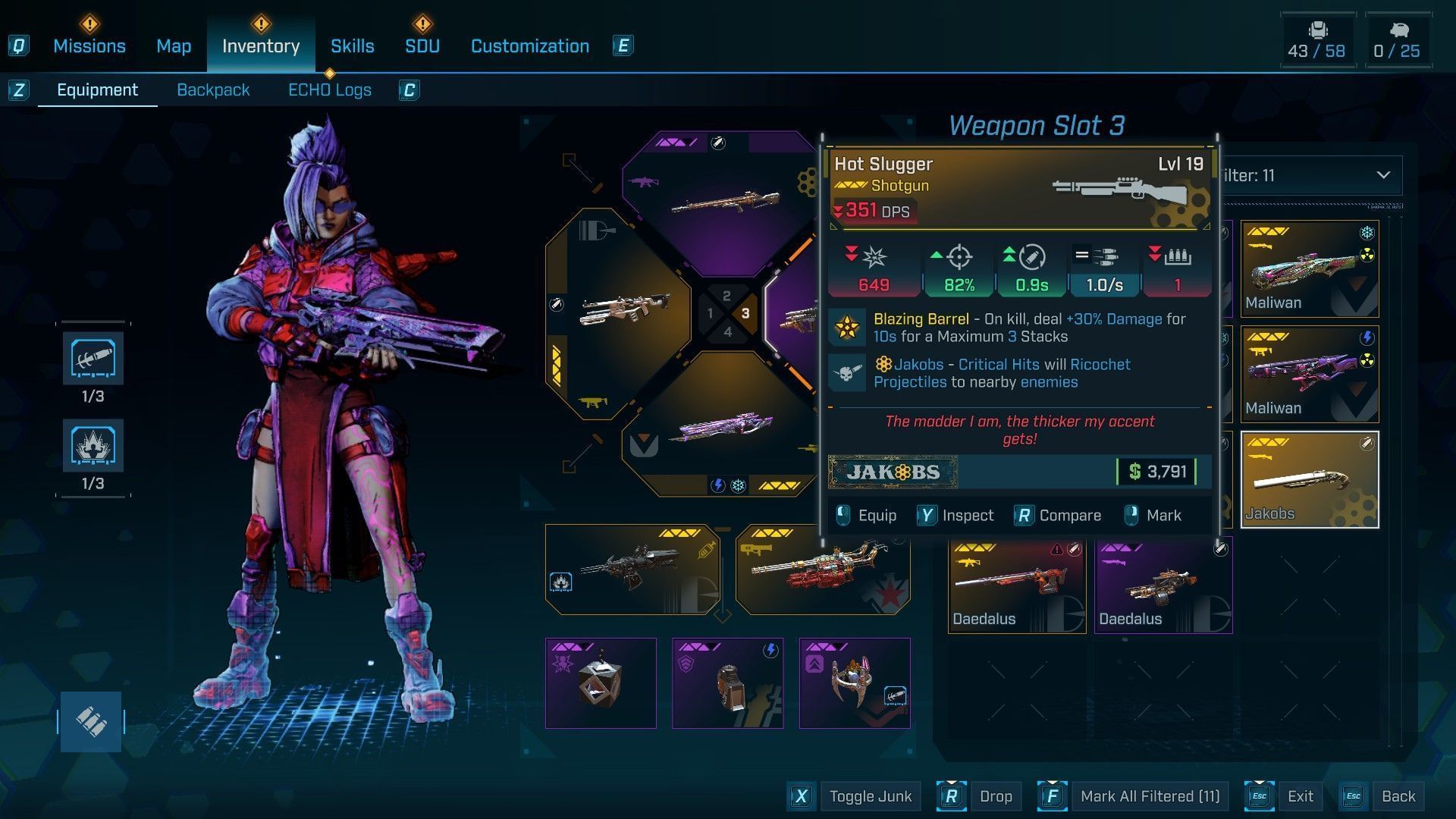Select the Inventory tab

(260, 46)
